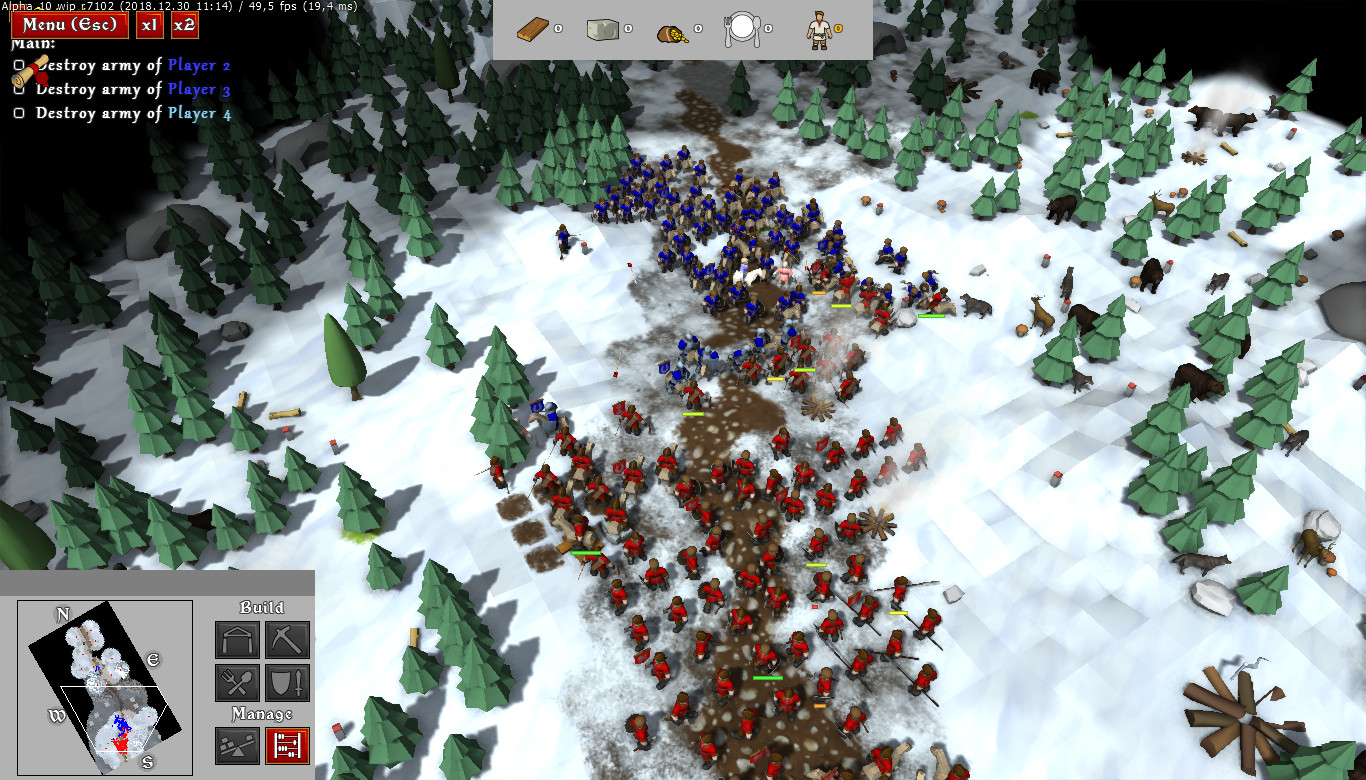This screenshot has height=780, width=1366.
Task: Set game speed to x2
Action: click(x=183, y=25)
